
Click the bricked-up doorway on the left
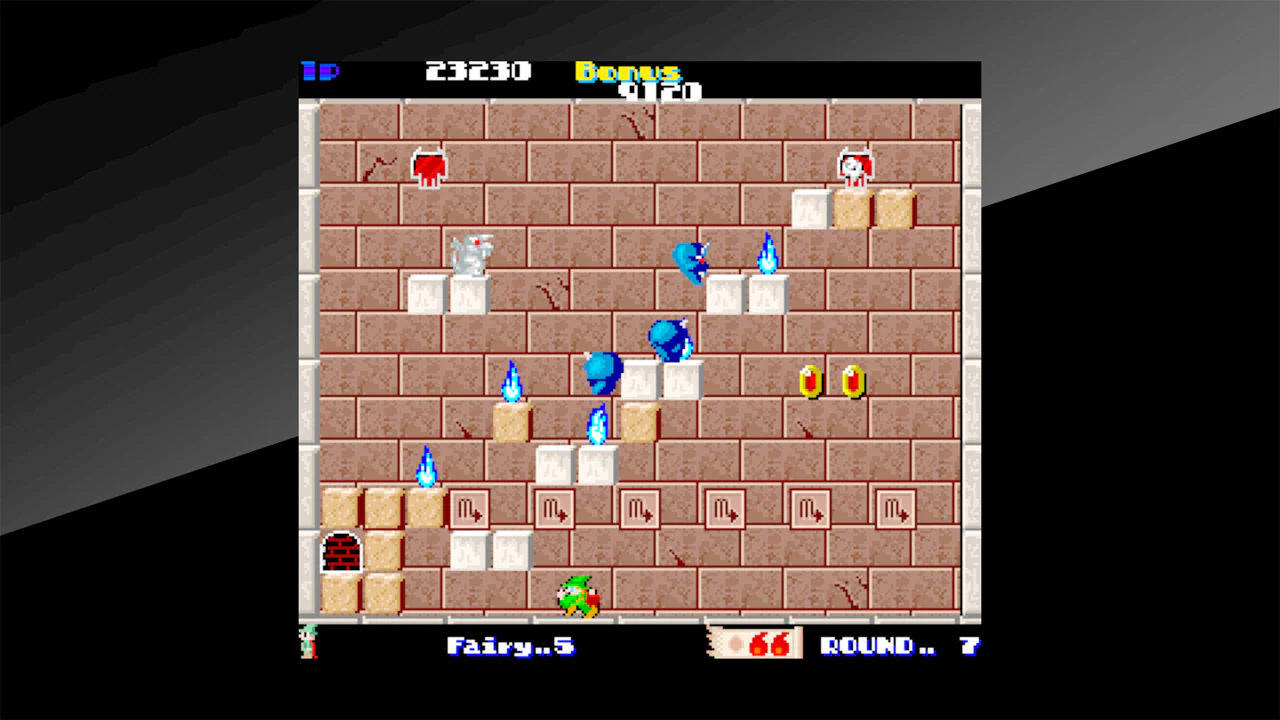coord(341,551)
